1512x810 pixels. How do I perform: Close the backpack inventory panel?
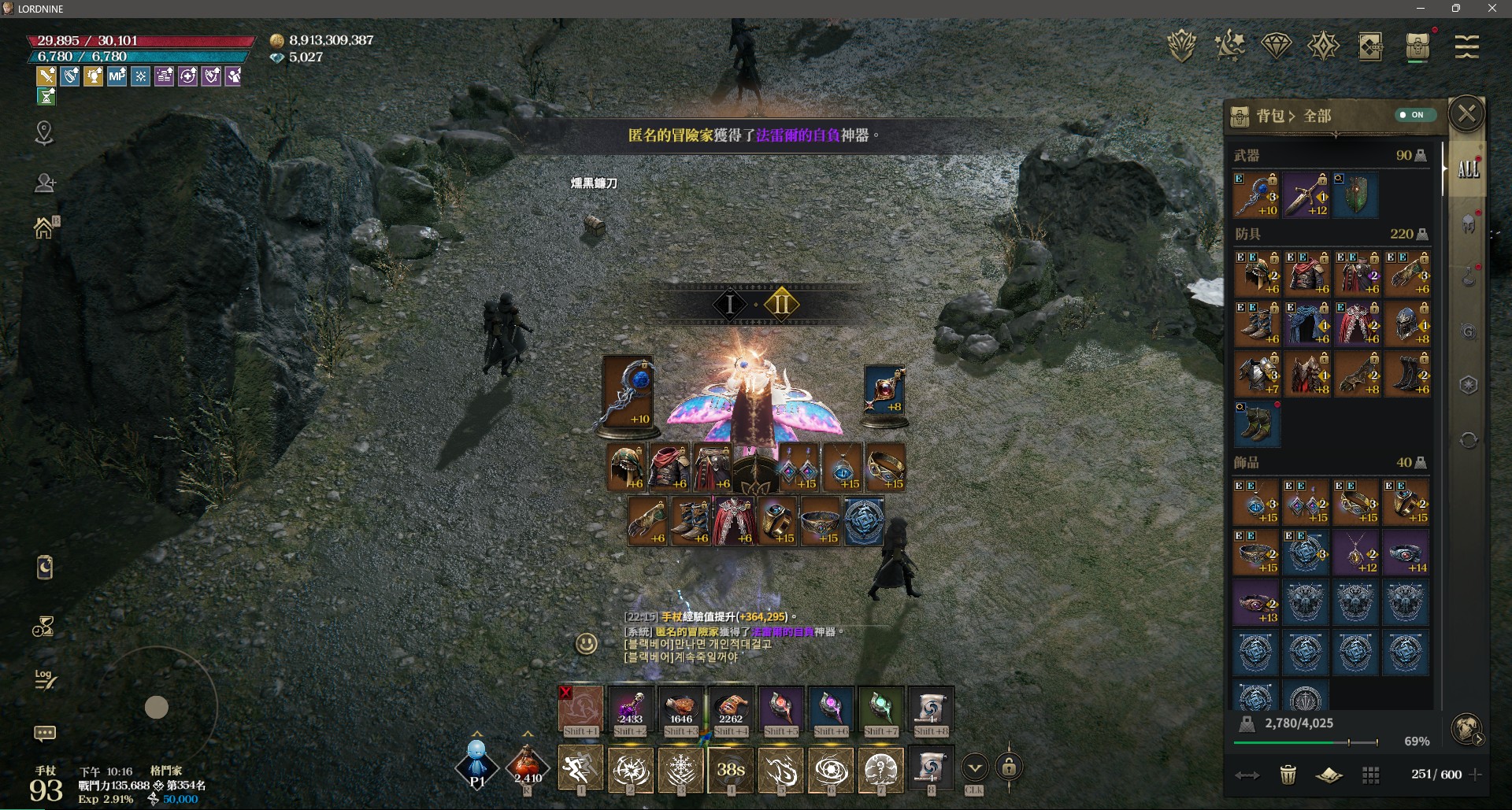coord(1466,114)
